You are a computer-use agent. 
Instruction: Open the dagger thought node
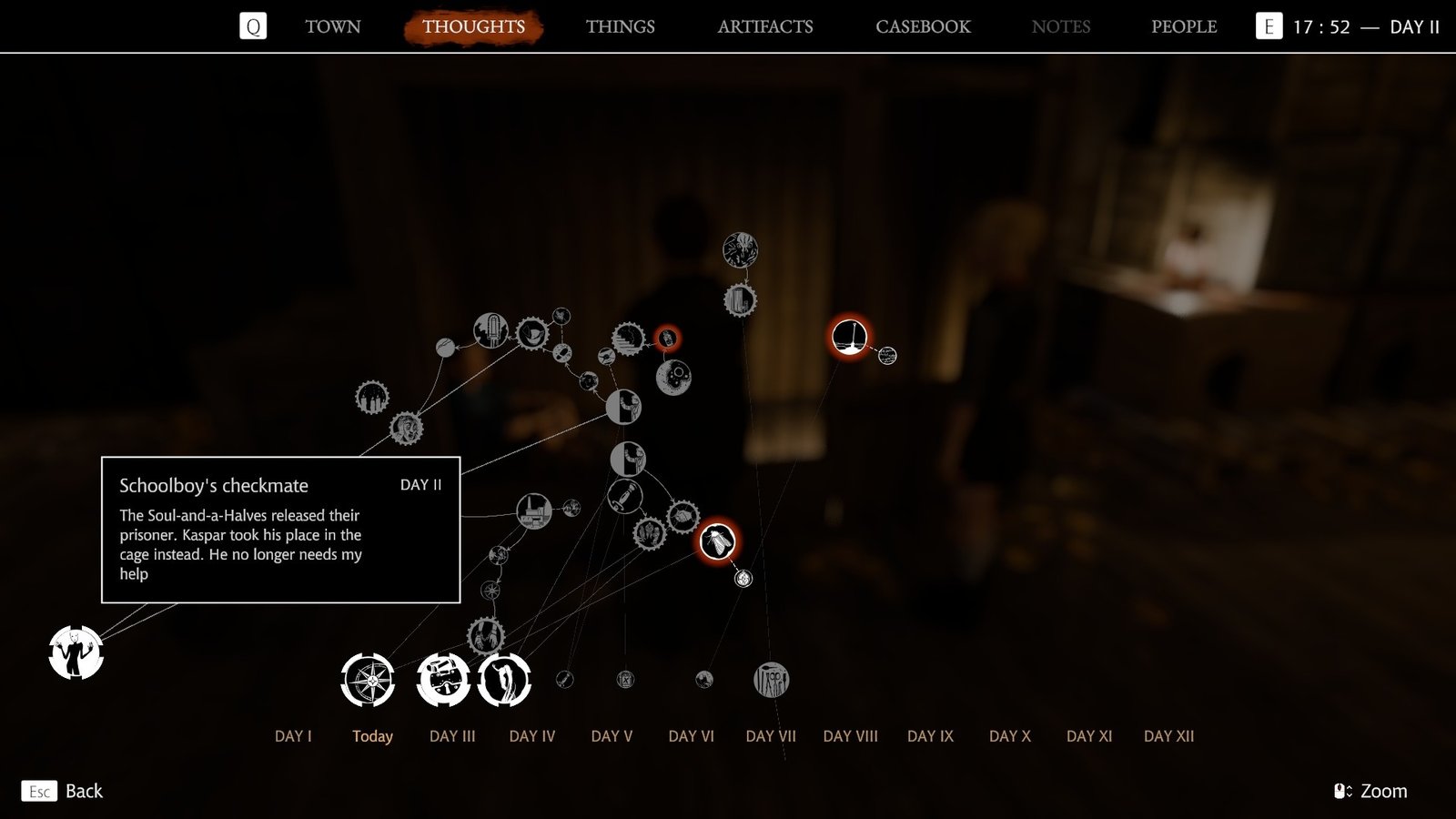pos(625,497)
